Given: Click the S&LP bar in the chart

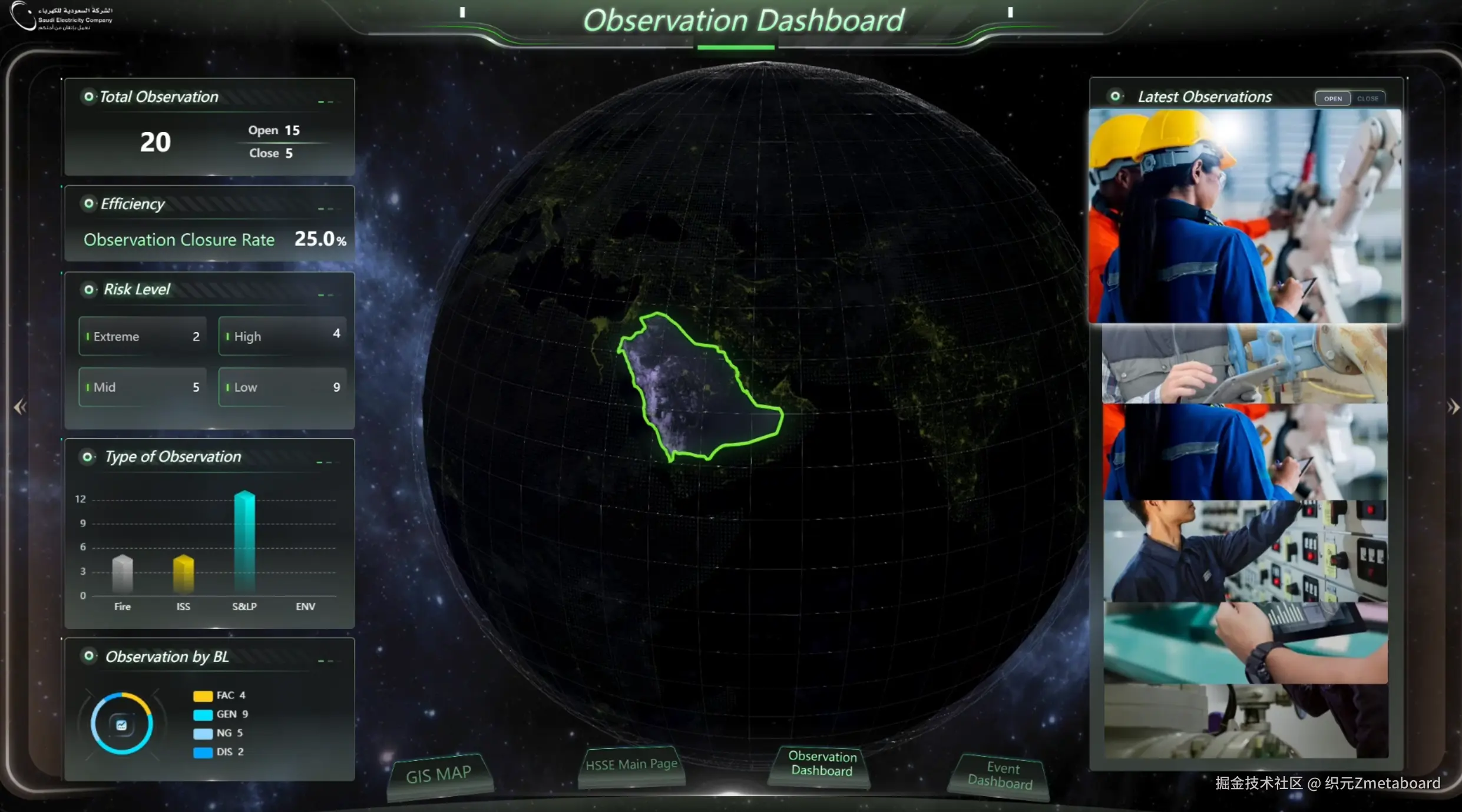Looking at the screenshot, I should click(x=244, y=541).
